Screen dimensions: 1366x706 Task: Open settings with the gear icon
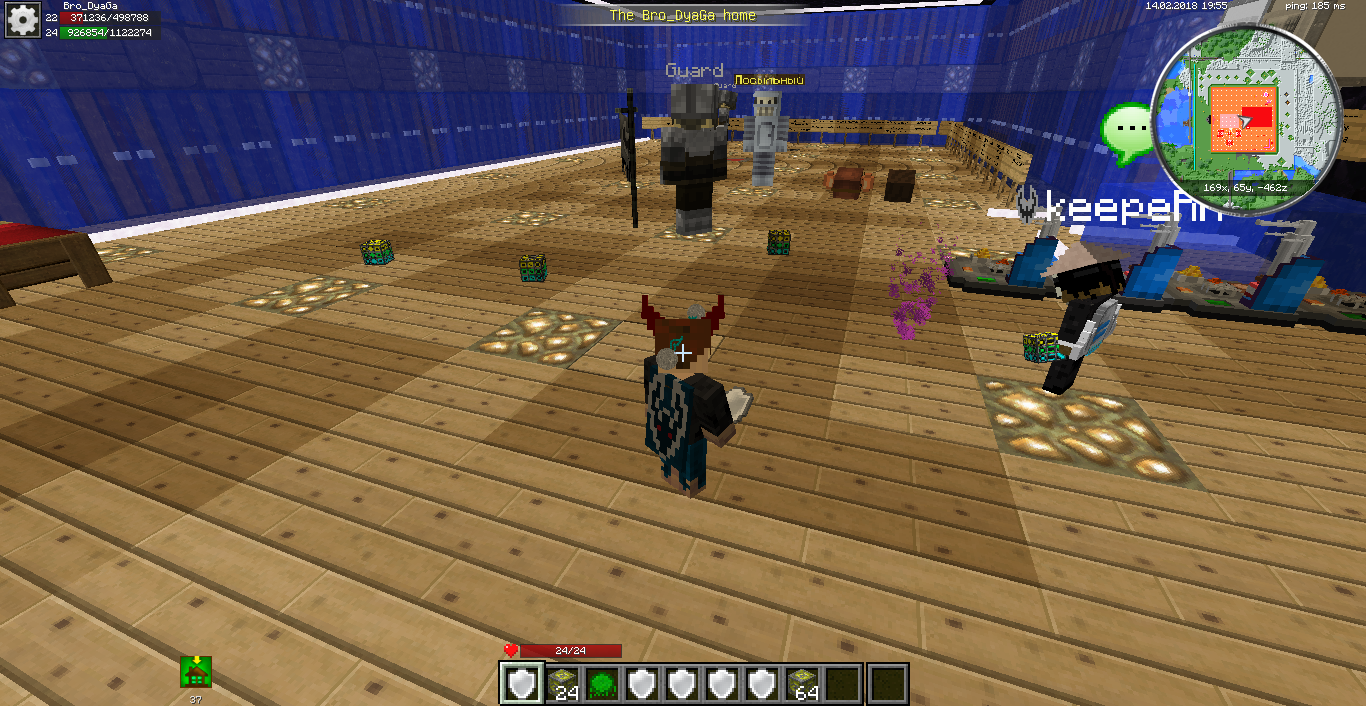tap(21, 20)
